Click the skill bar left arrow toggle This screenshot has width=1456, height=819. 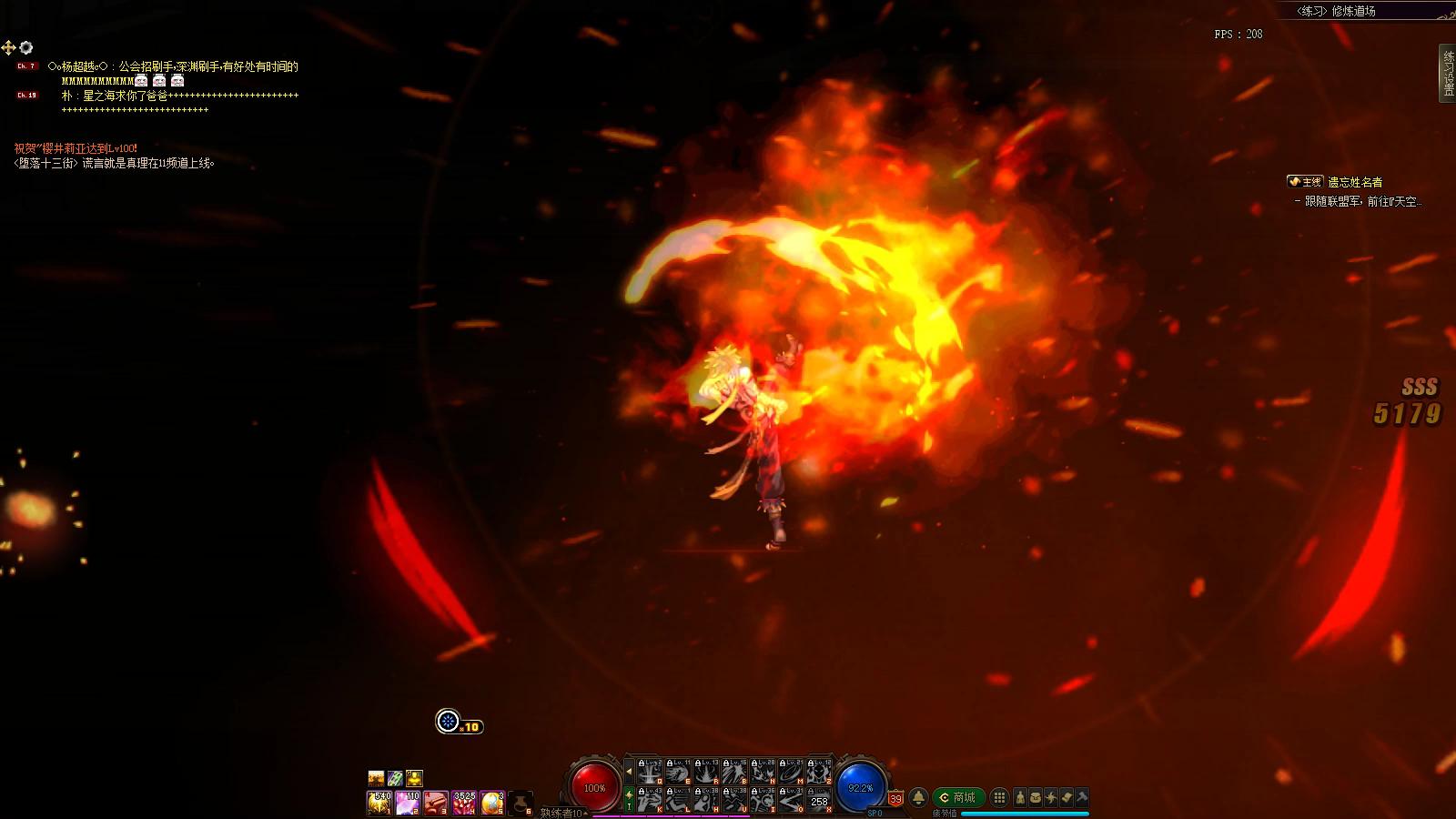[x=629, y=772]
